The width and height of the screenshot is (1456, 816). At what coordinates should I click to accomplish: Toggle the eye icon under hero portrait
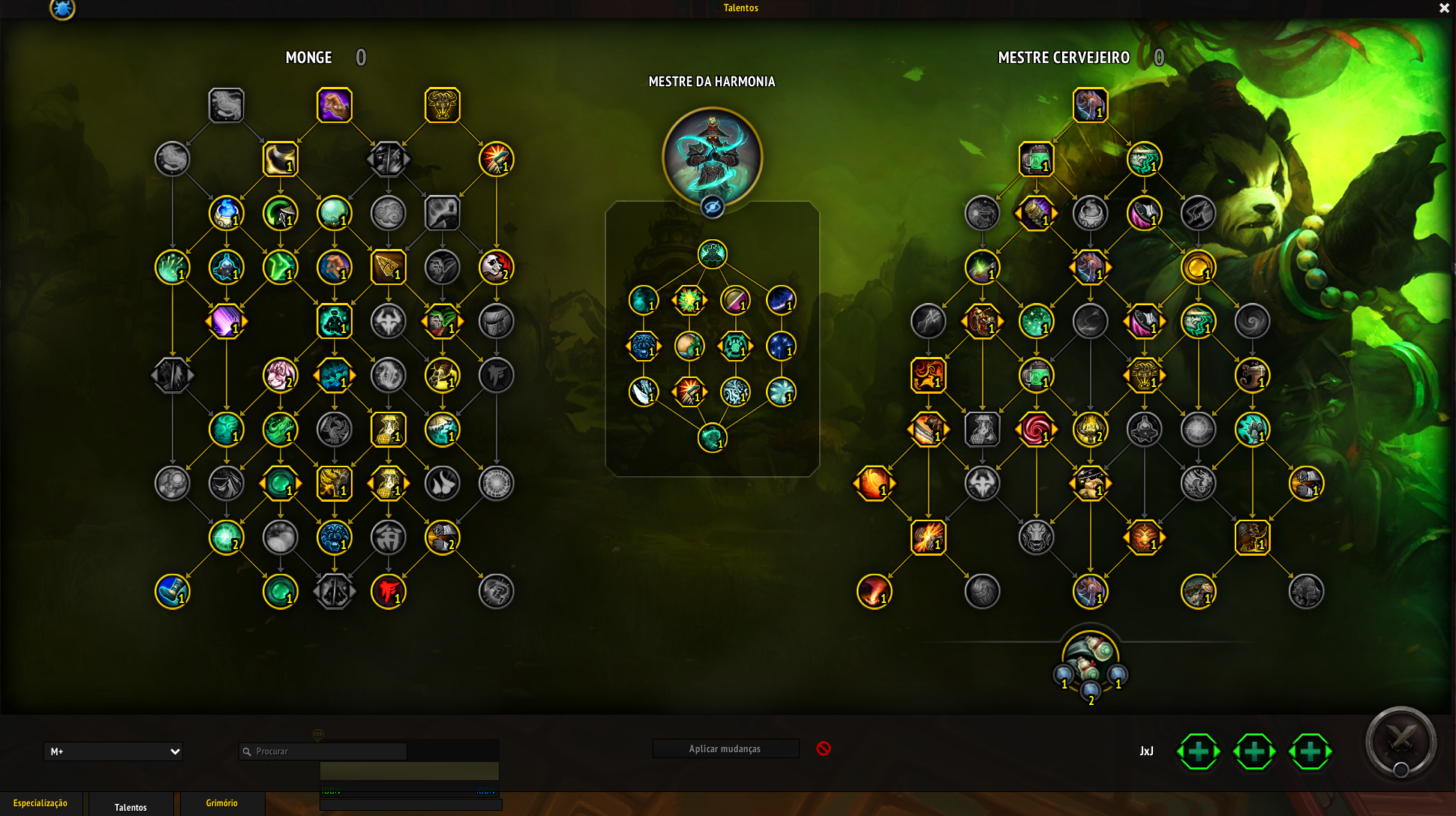click(712, 207)
